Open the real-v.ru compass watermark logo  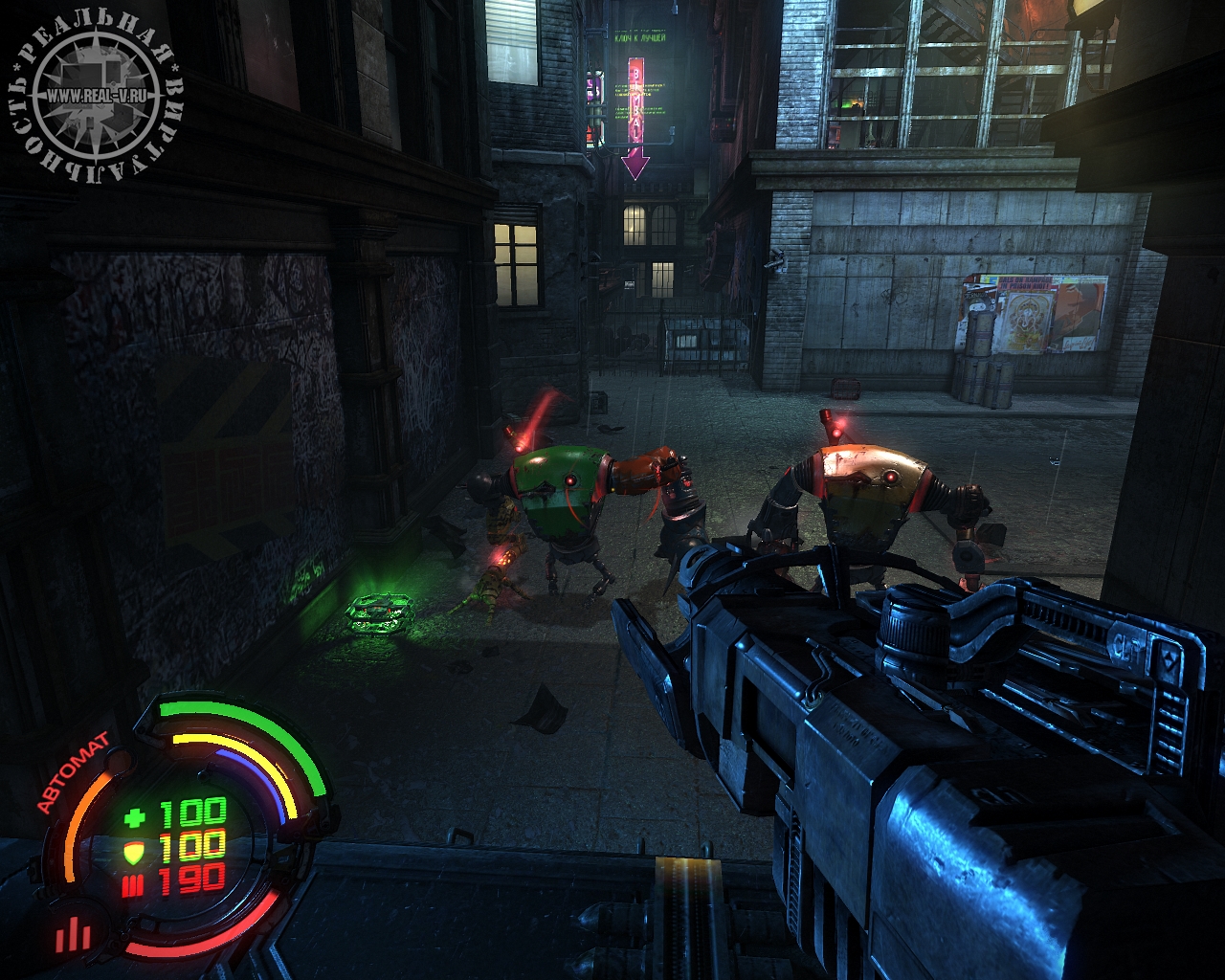pyautogui.click(x=96, y=96)
